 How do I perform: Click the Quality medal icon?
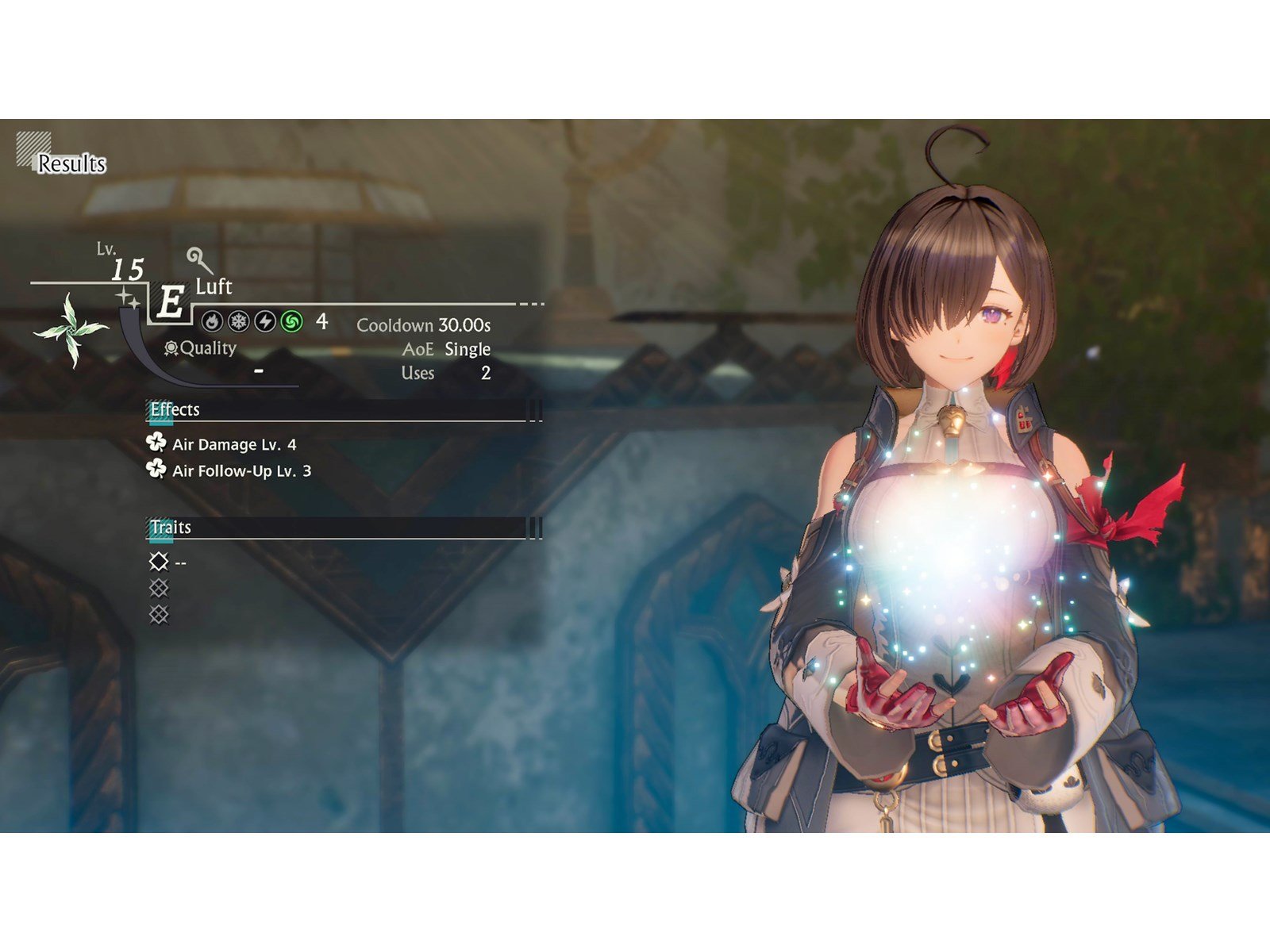point(170,347)
